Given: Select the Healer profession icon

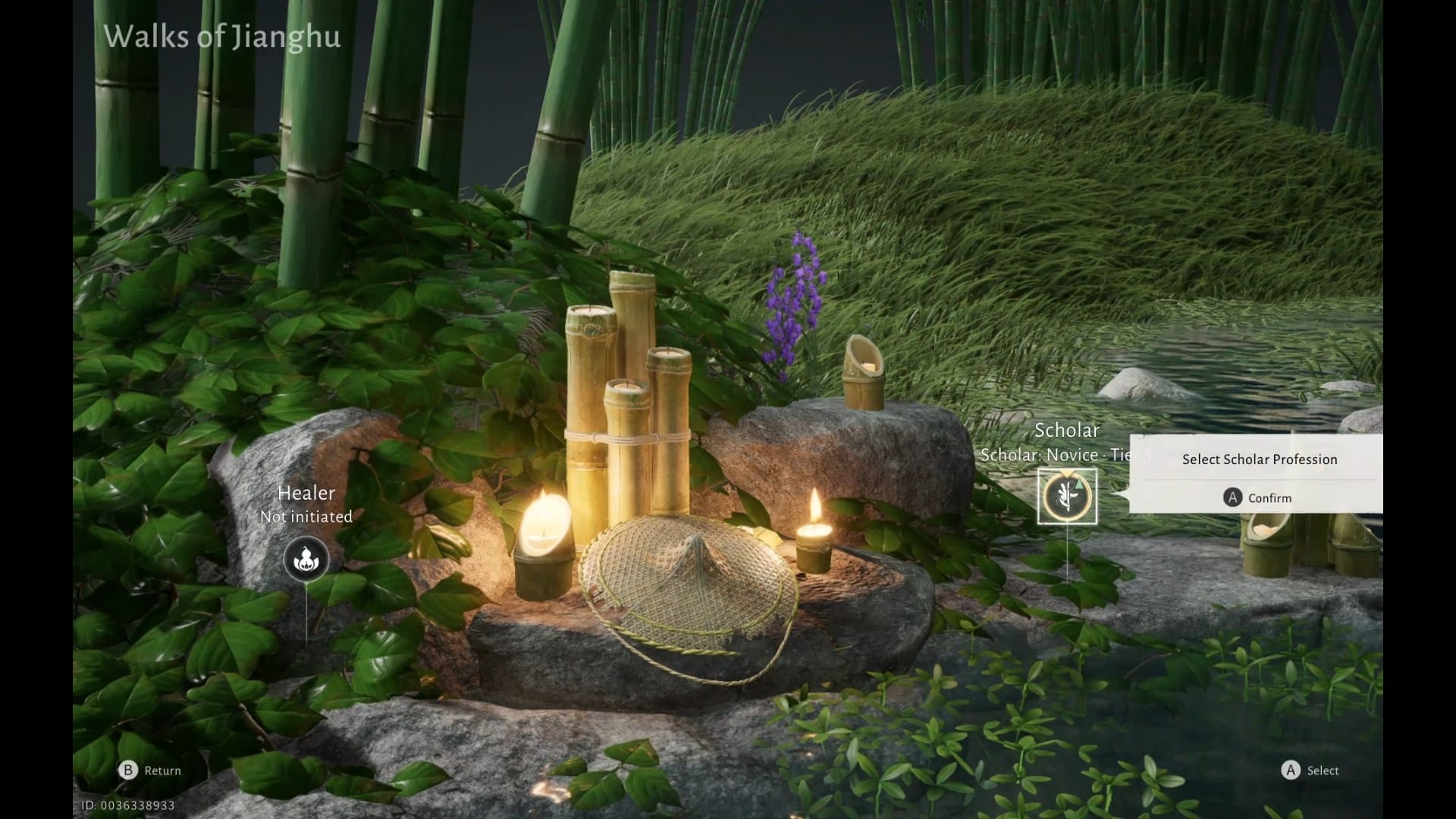Looking at the screenshot, I should [306, 560].
